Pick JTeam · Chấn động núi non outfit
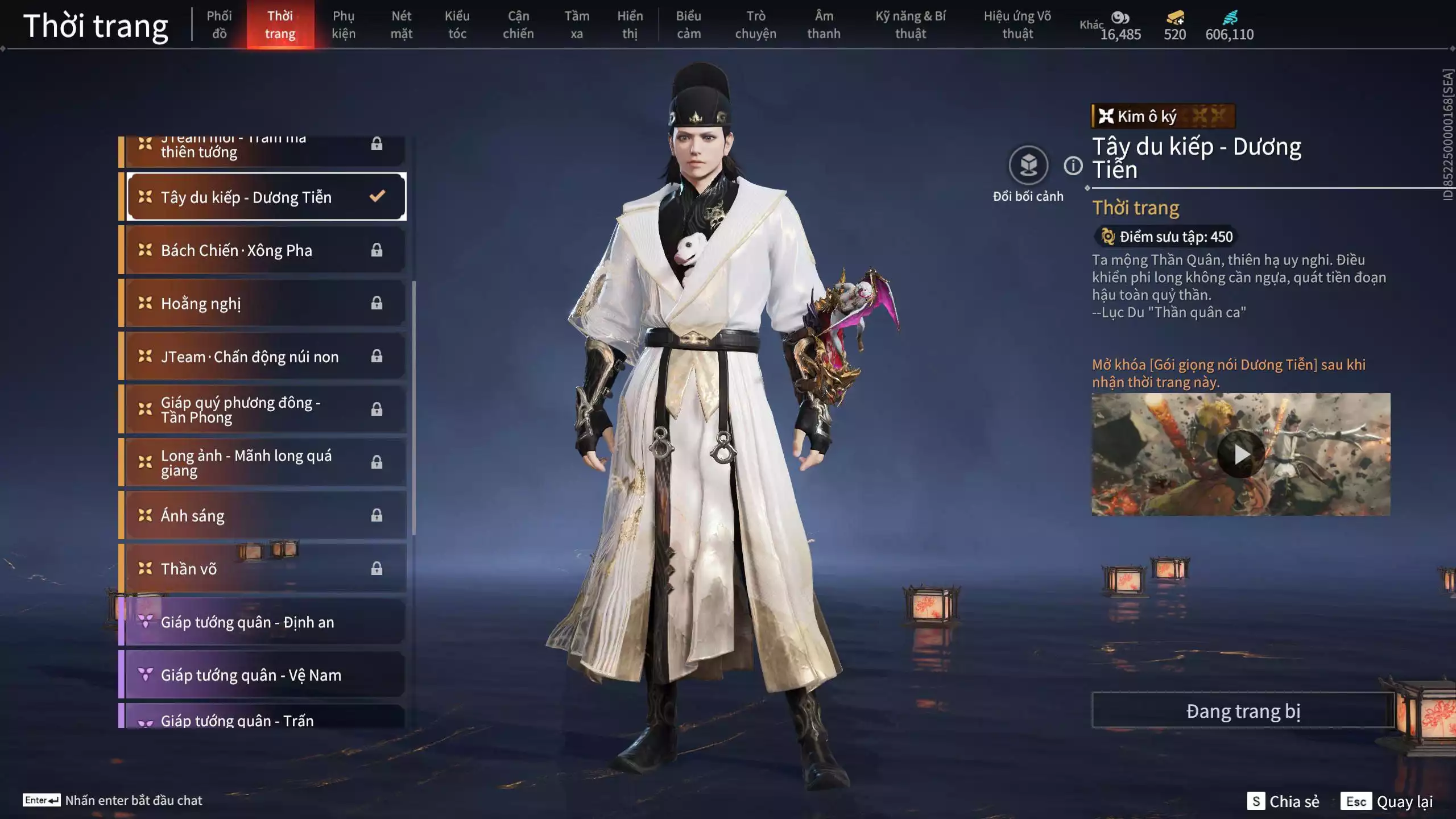This screenshot has width=1456, height=819. pos(264,357)
